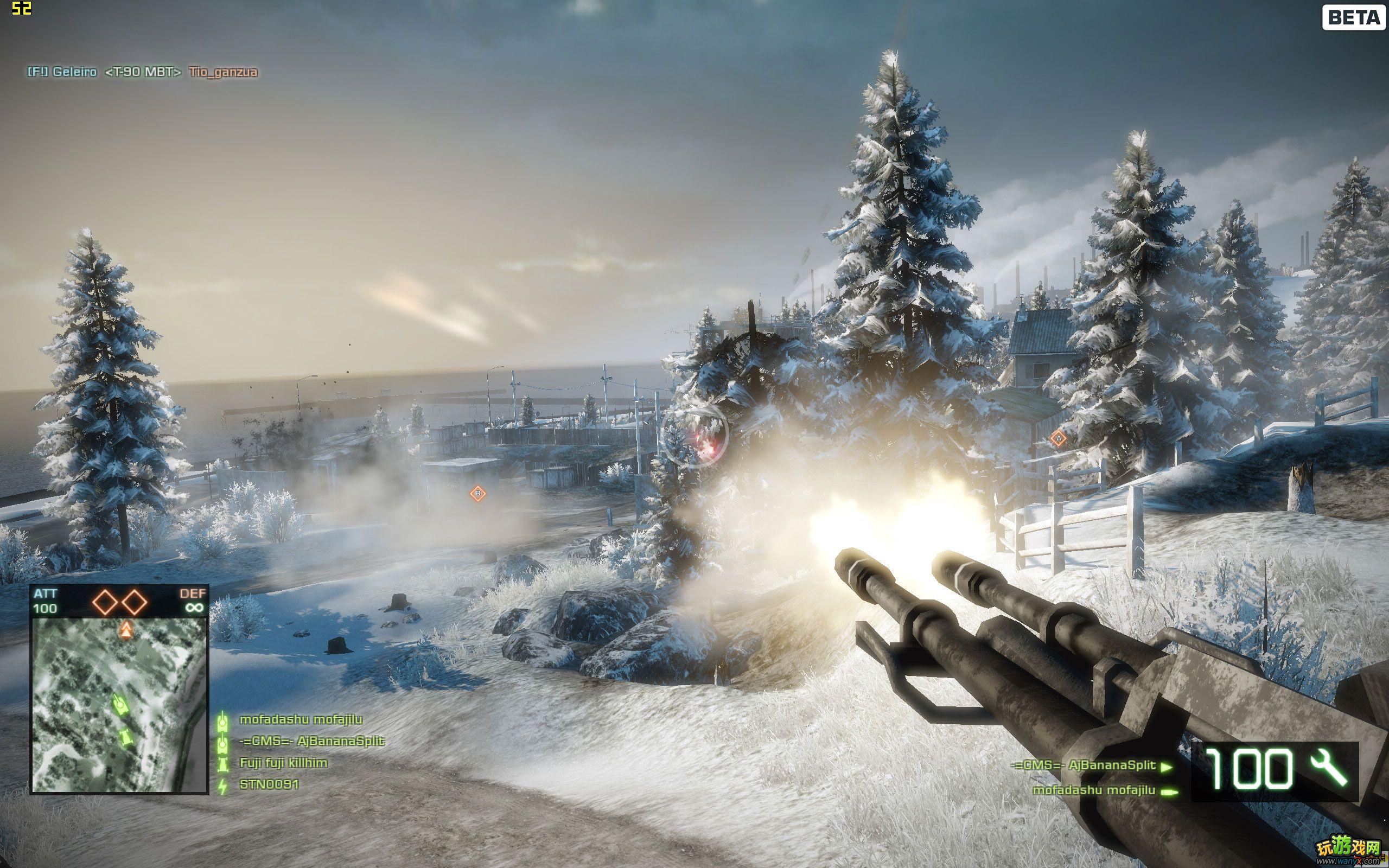1389x868 pixels.
Task: Click the minimap in the corner
Action: (x=119, y=705)
